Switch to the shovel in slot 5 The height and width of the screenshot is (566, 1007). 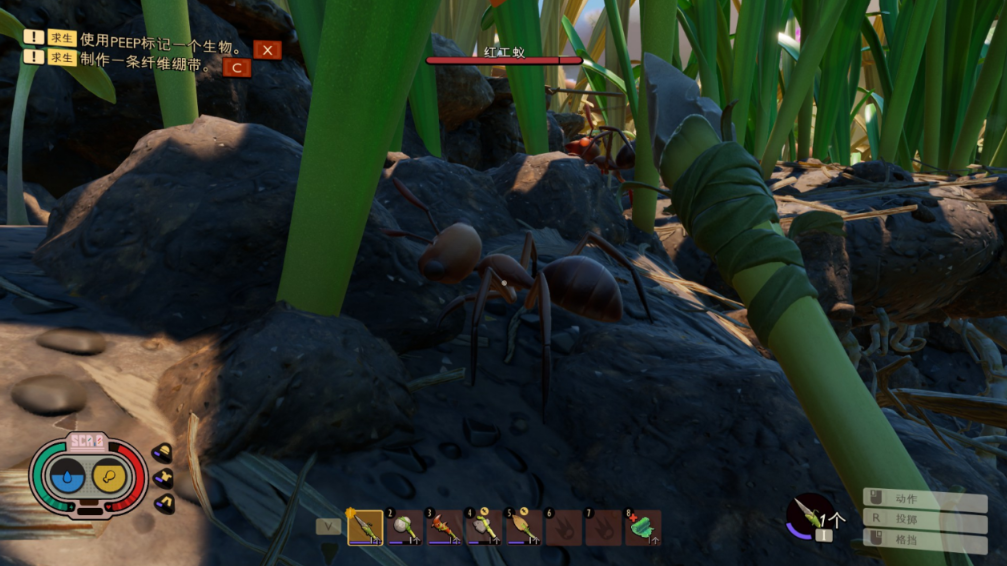click(x=523, y=527)
